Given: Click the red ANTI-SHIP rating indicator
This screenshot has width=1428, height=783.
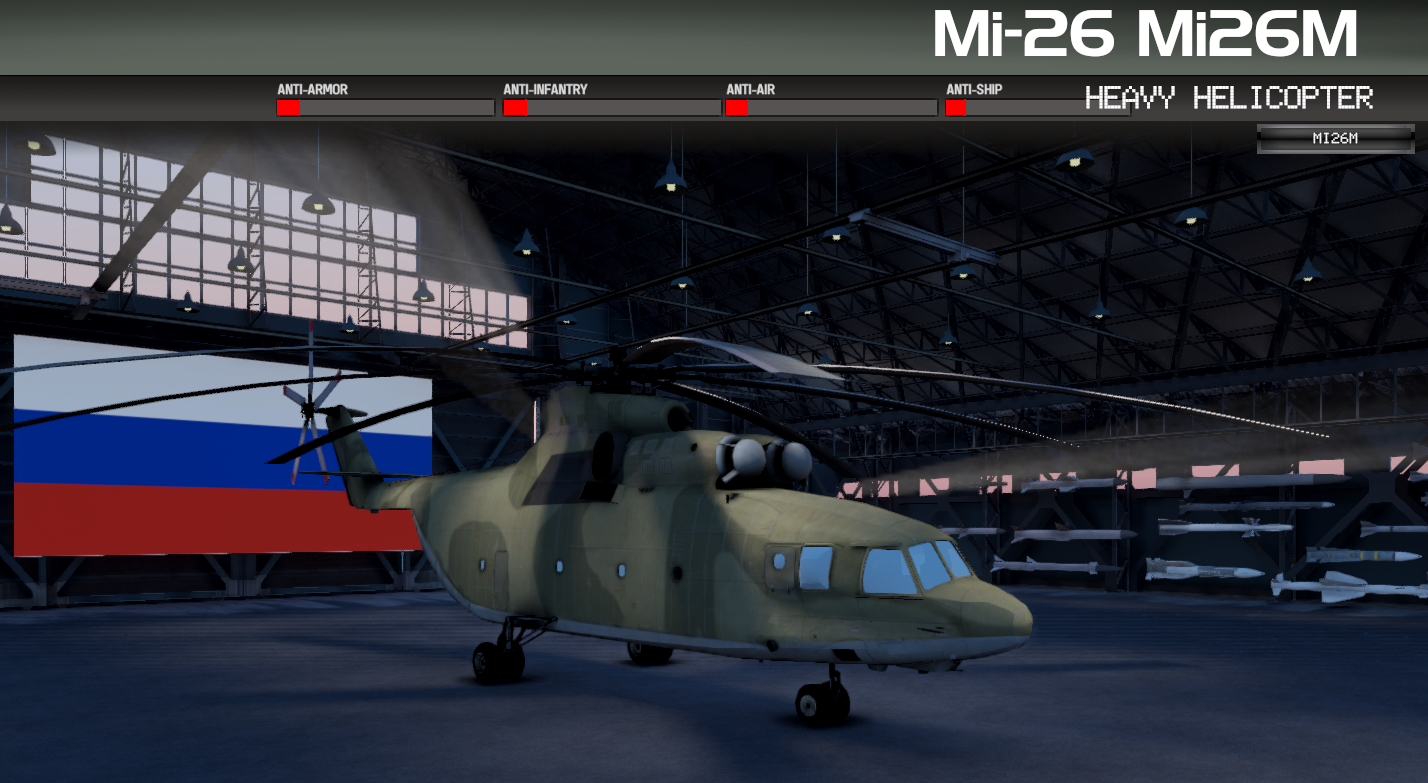Looking at the screenshot, I should pos(955,107).
